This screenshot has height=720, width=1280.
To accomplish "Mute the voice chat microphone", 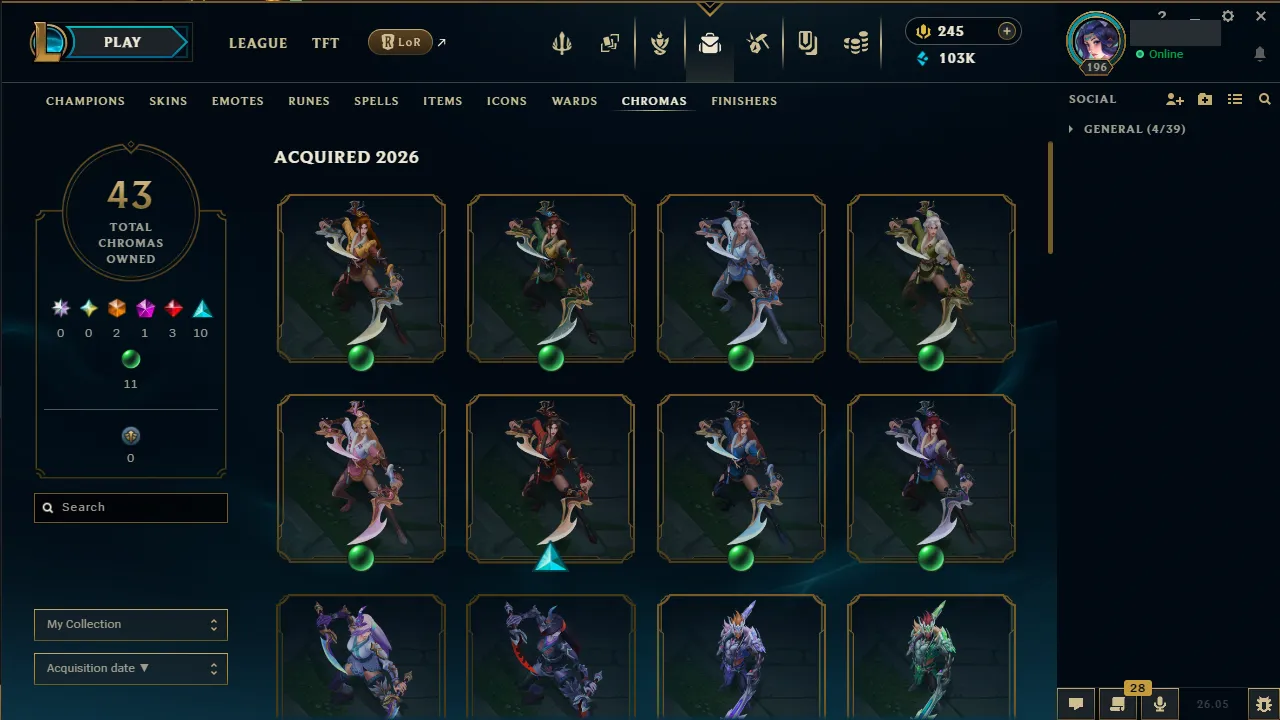I will pos(1159,703).
